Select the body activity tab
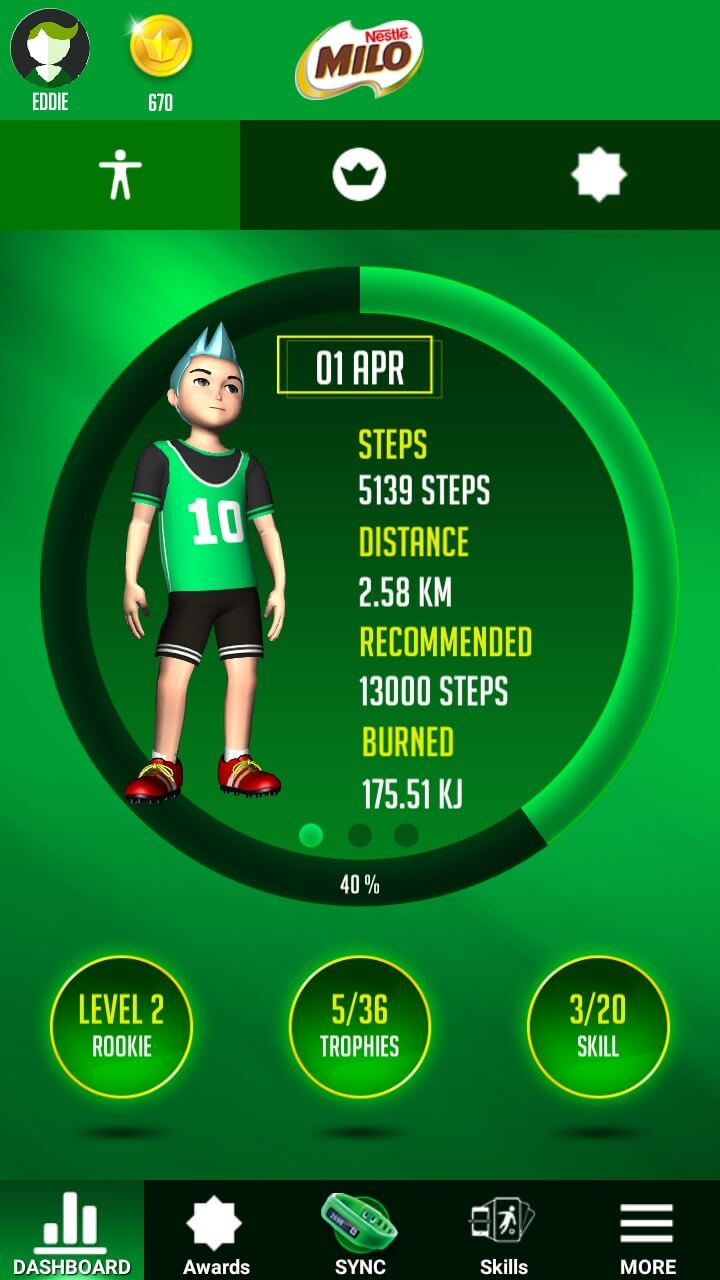The height and width of the screenshot is (1280, 720). [x=120, y=176]
